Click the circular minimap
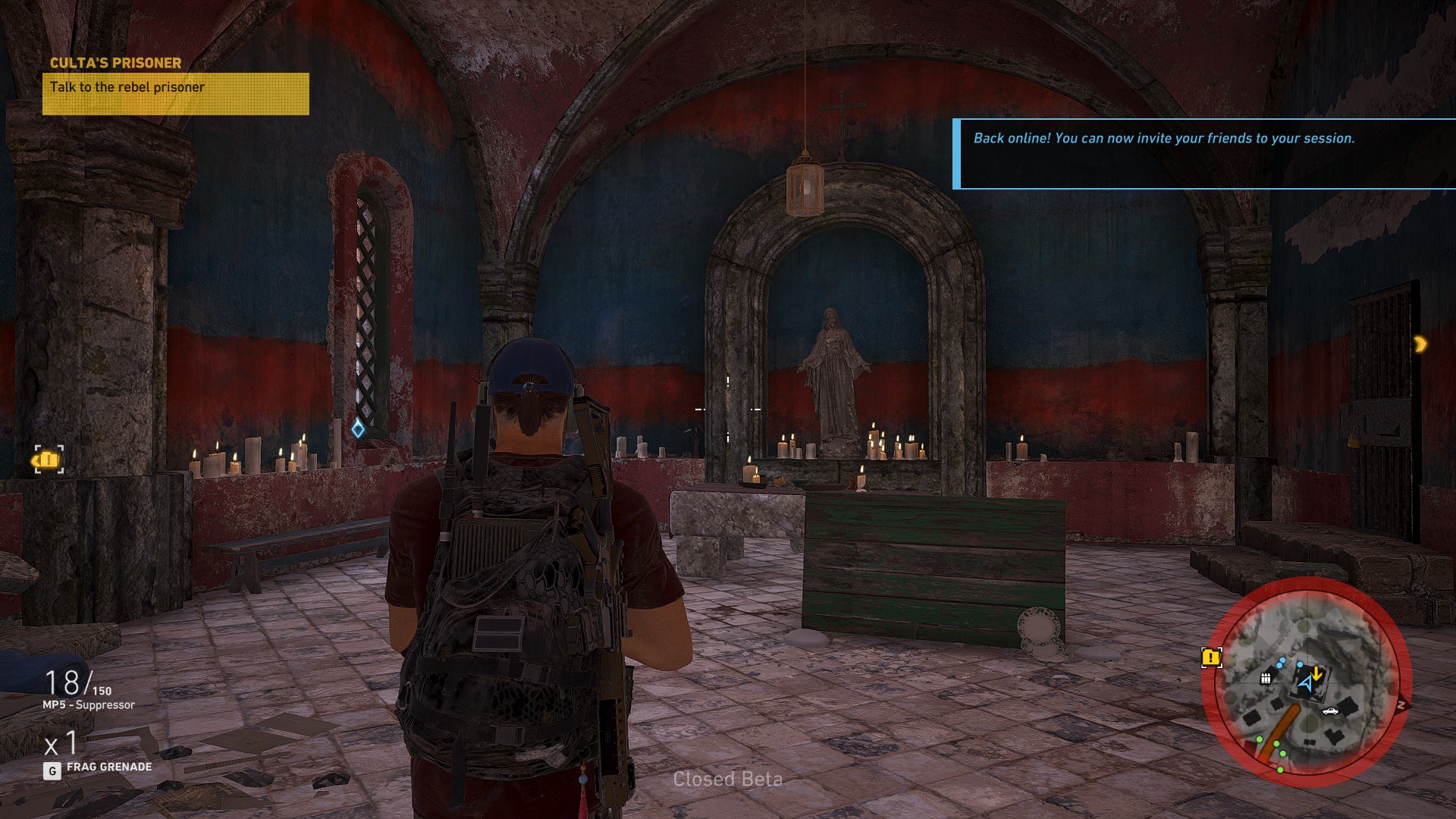The image size is (1456, 819). pyautogui.click(x=1306, y=682)
